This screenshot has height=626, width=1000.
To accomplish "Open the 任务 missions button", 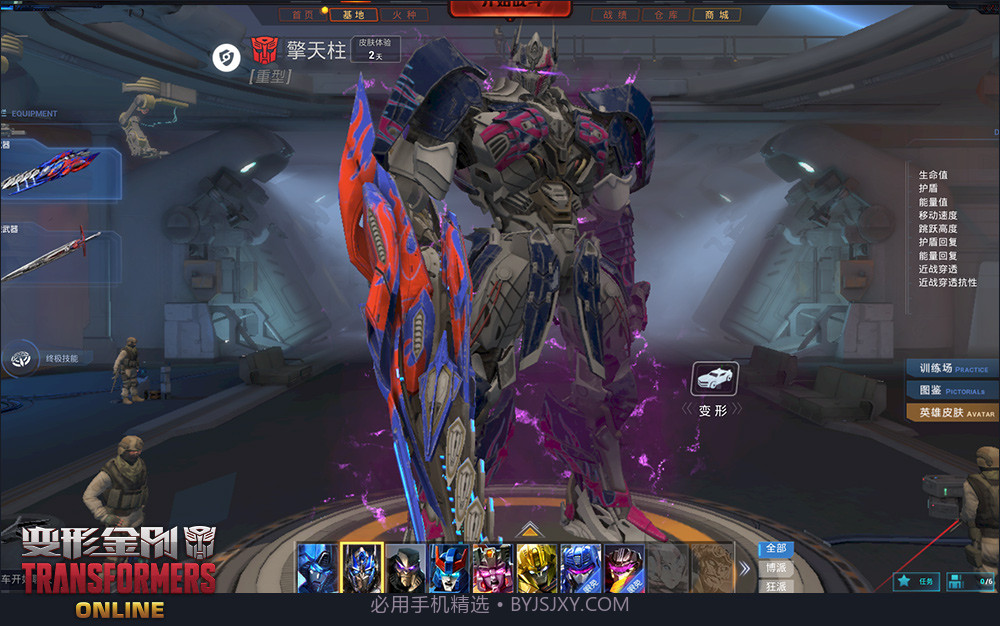I will [x=916, y=580].
